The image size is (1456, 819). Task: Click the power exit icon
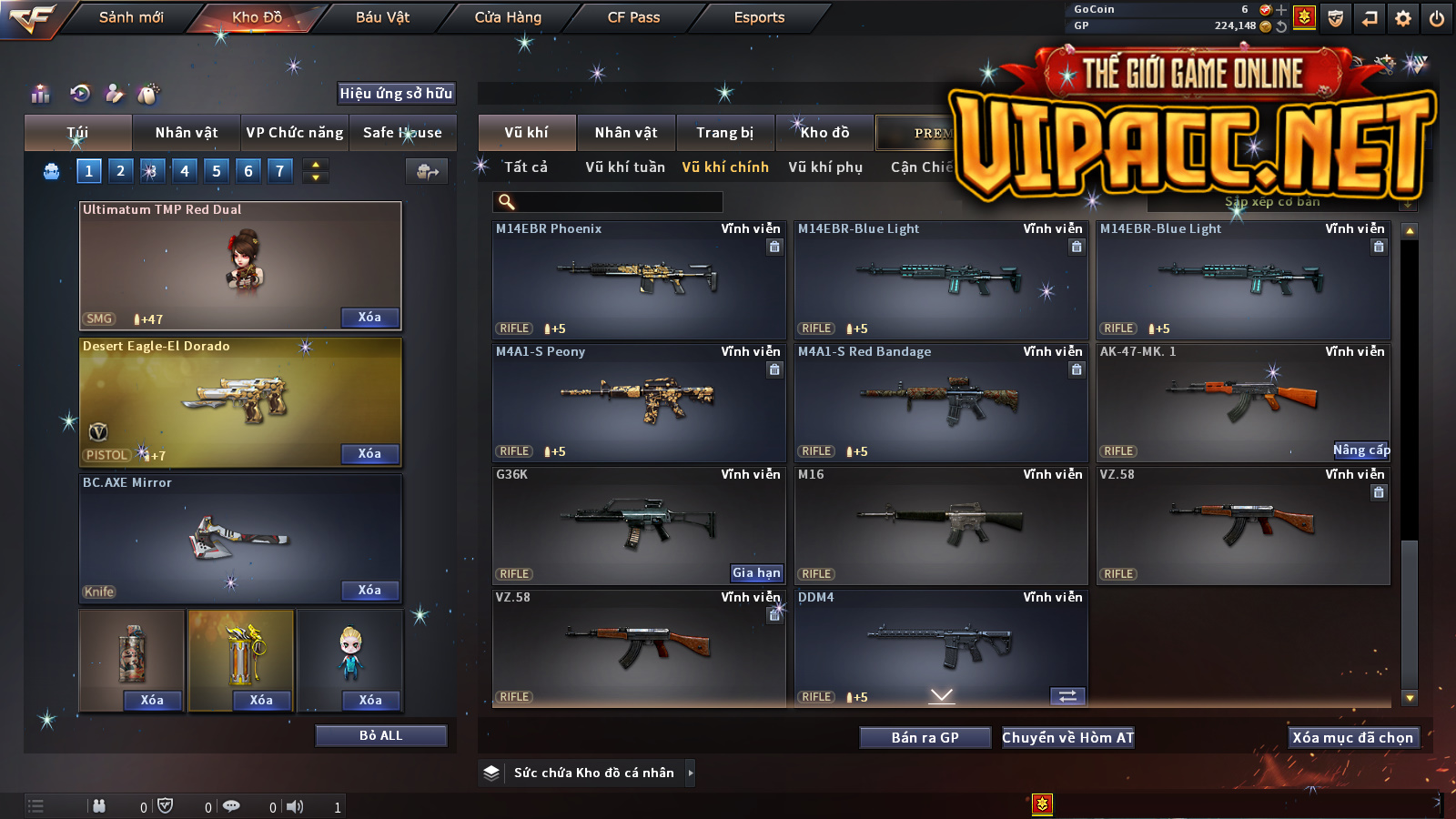pos(1437,18)
